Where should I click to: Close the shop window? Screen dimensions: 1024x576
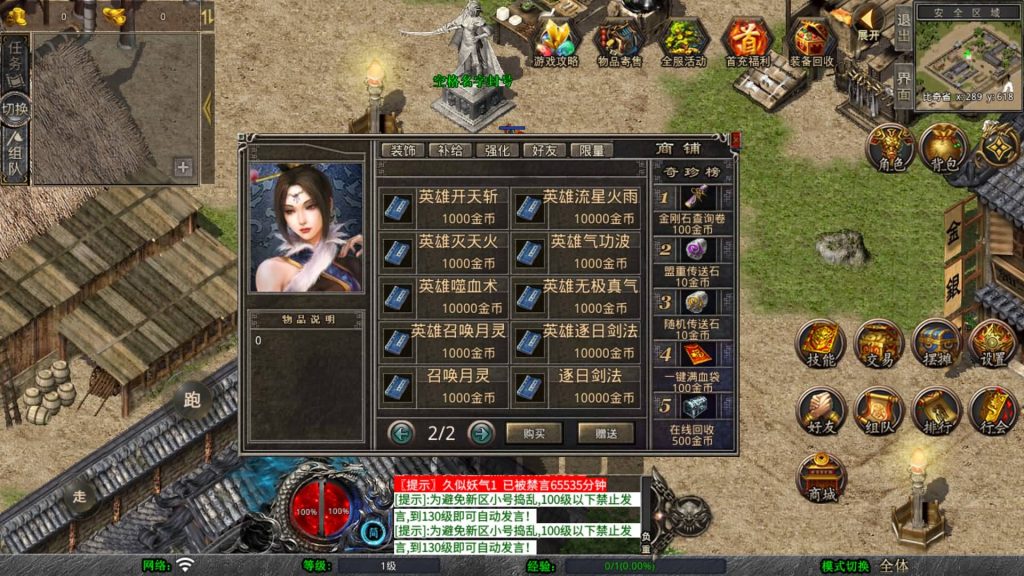[735, 141]
